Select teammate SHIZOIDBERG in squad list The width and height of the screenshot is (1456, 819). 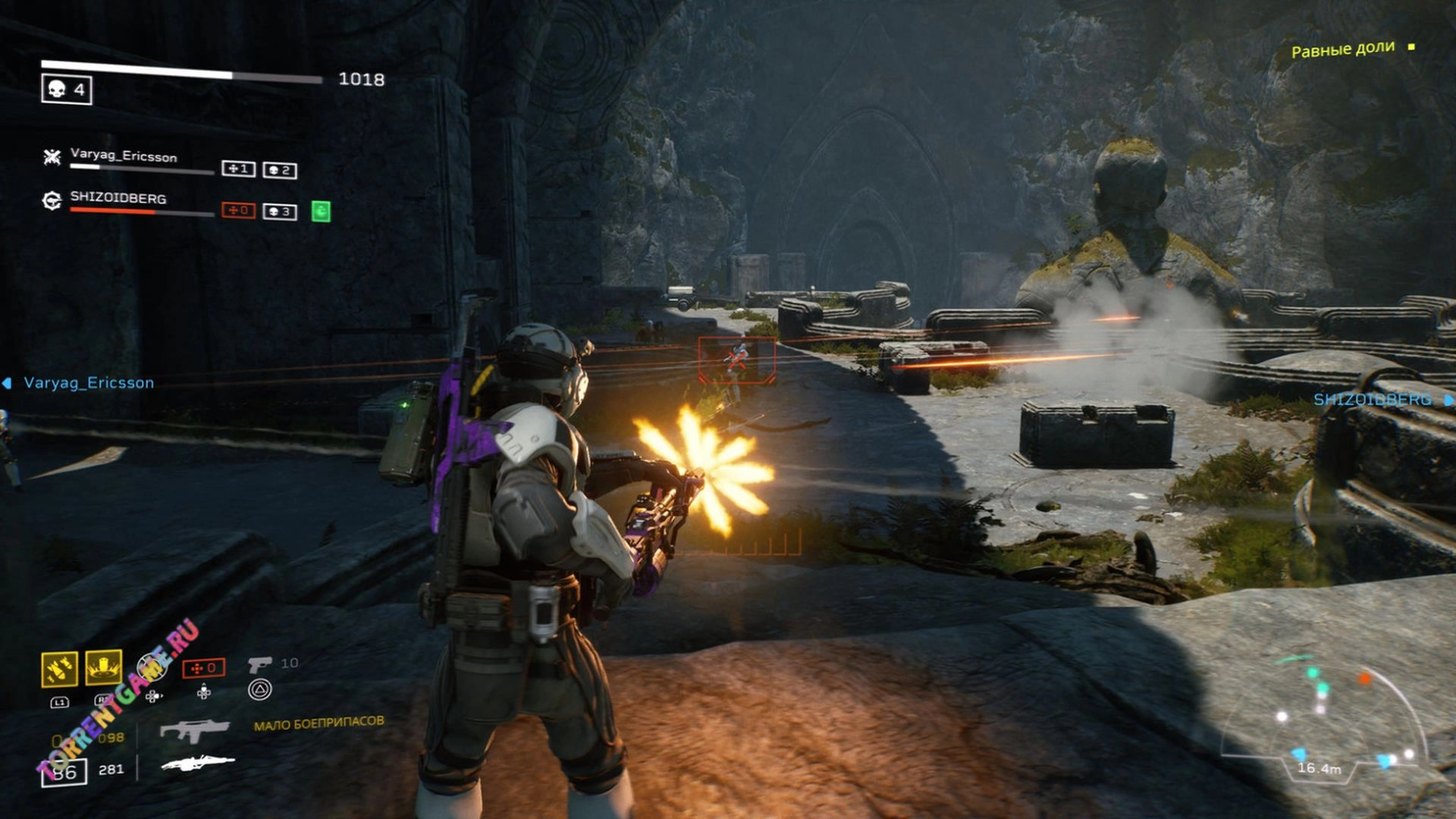coord(118,198)
